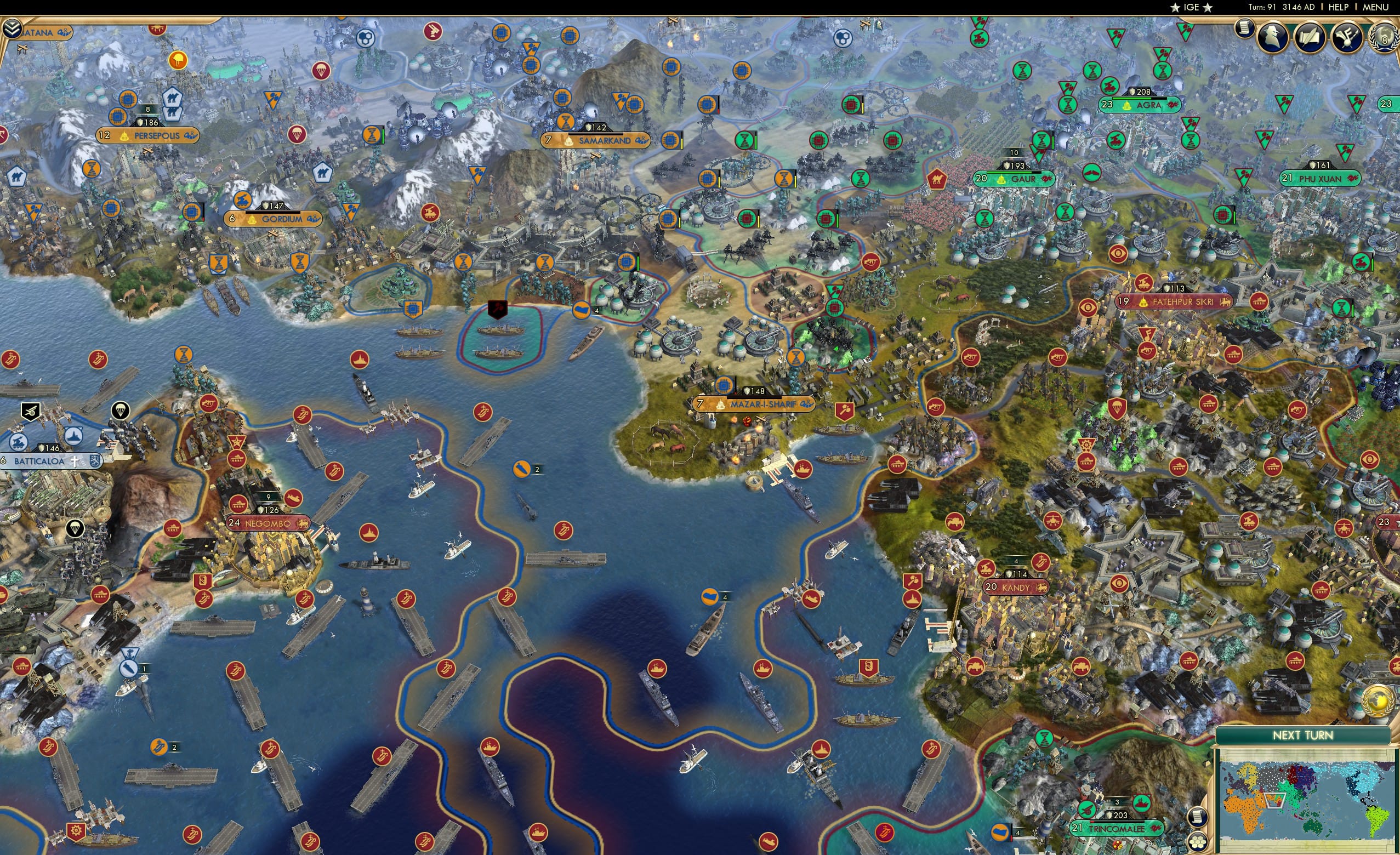This screenshot has height=855, width=1400.
Task: Open the MENU from the top bar
Action: (x=1376, y=7)
